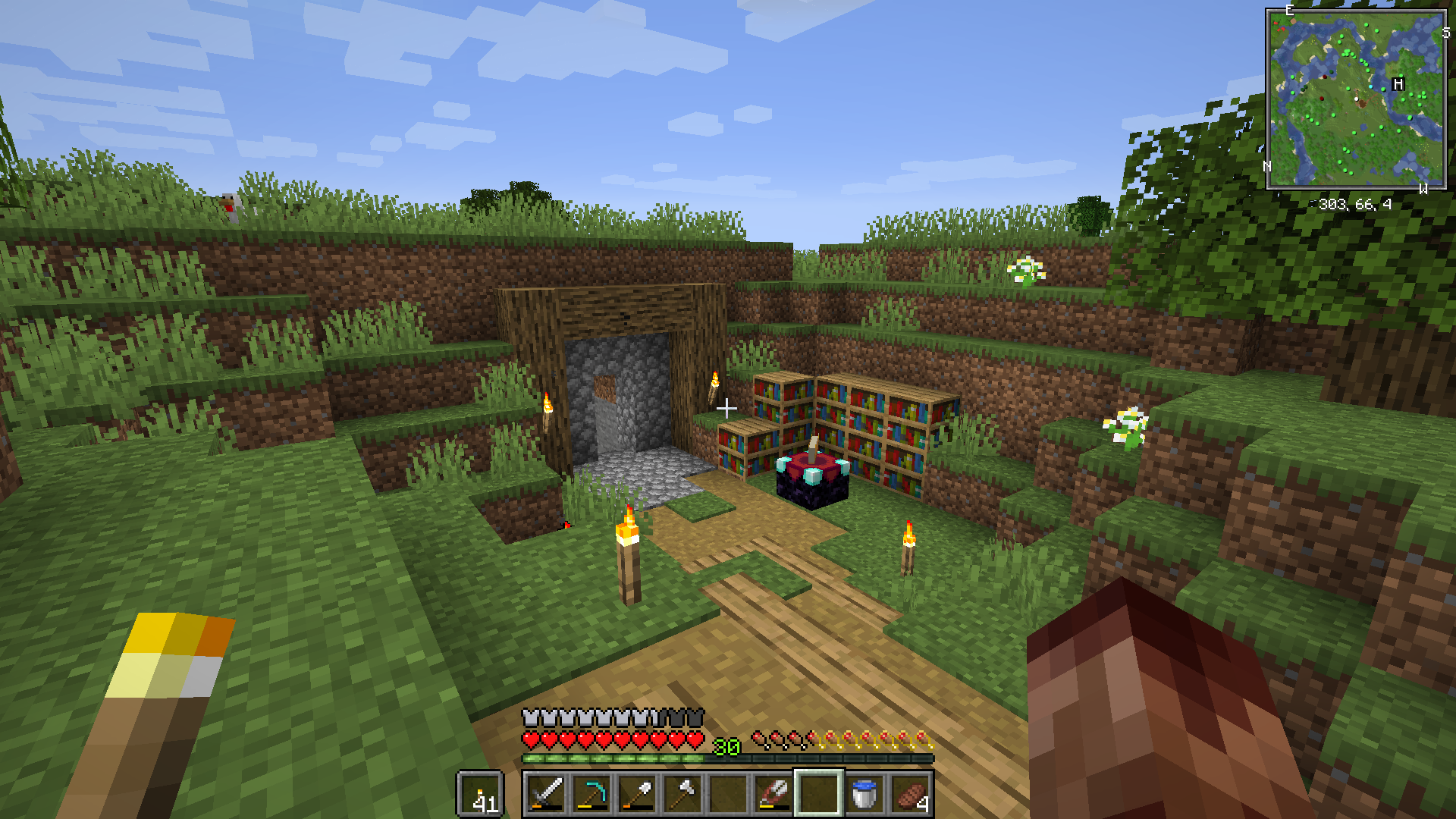1456x819 pixels.
Task: Click the H waypoint marker on minimap
Action: (1398, 84)
